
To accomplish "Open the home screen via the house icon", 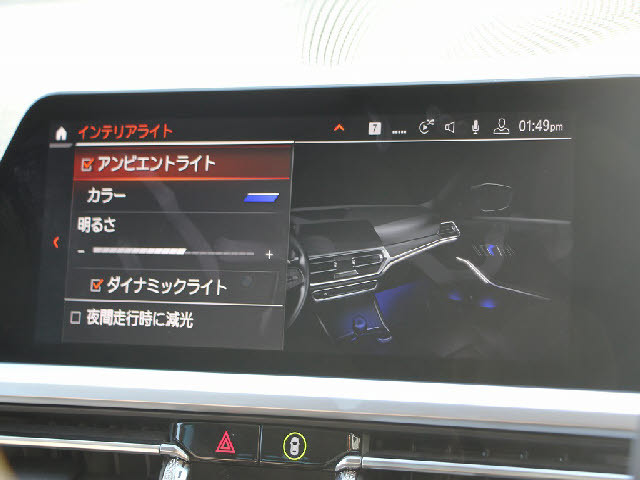I will tap(62, 132).
